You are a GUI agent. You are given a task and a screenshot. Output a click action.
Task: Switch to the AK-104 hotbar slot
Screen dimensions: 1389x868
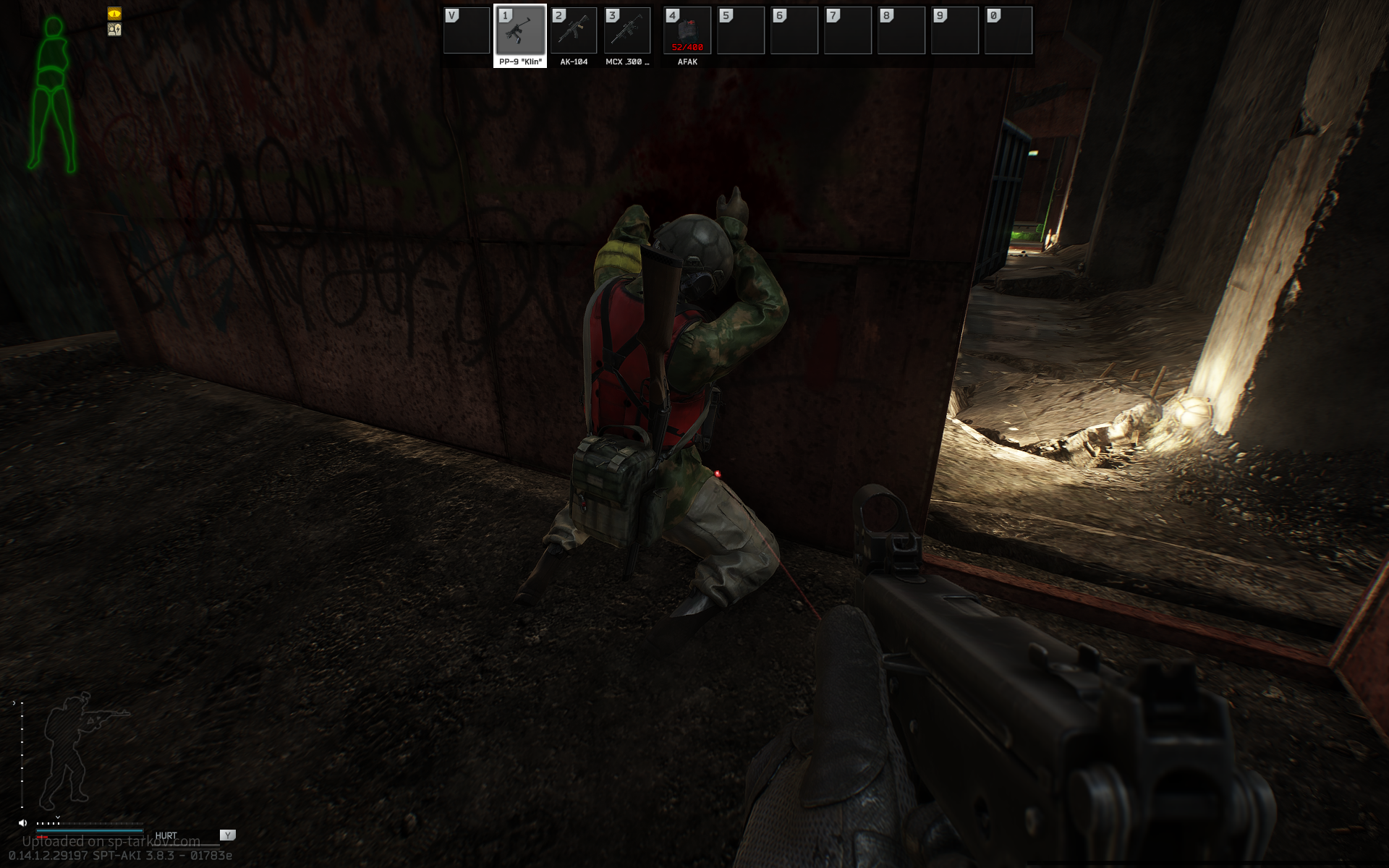click(x=574, y=31)
